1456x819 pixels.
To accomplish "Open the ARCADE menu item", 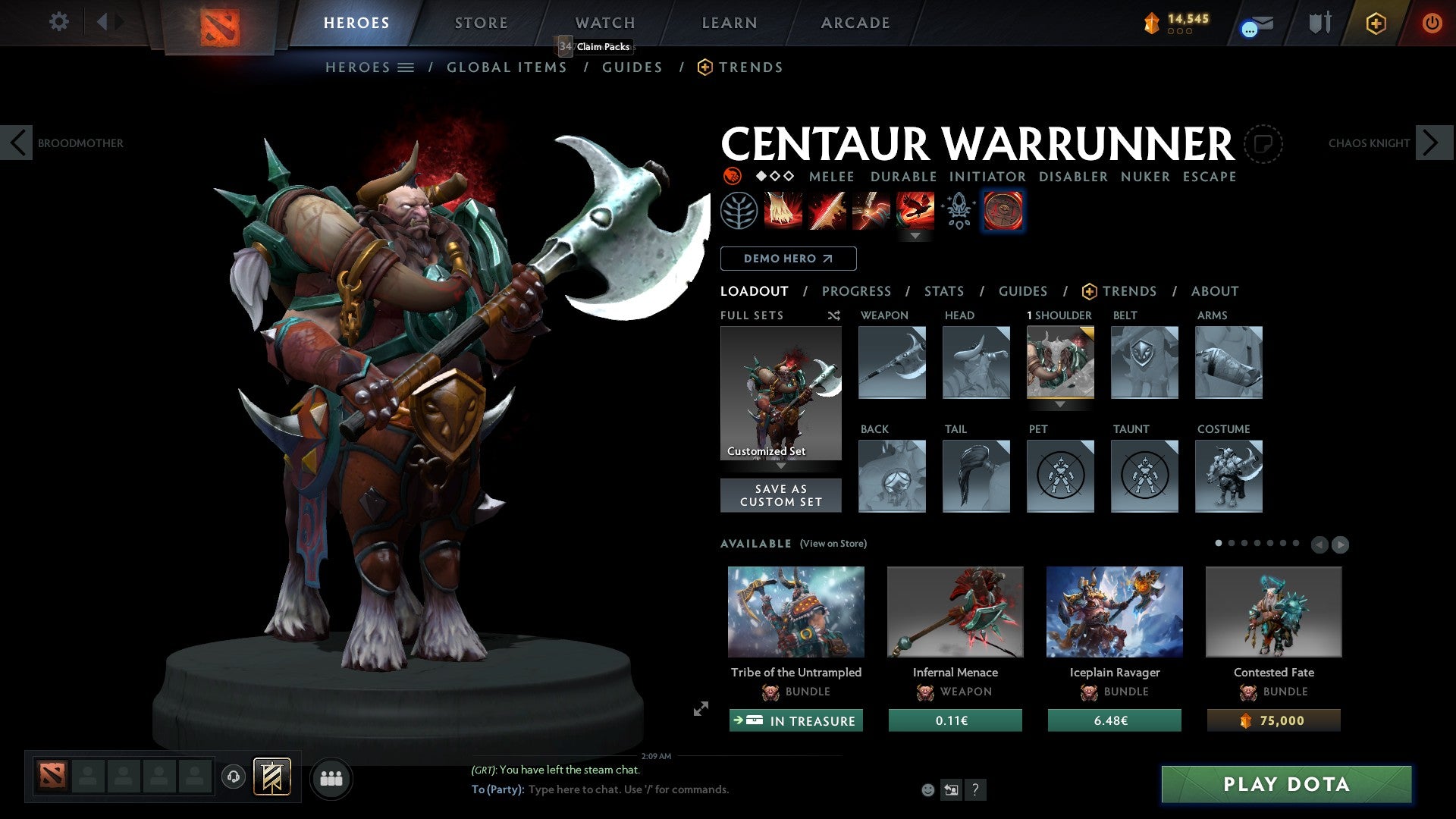I will click(855, 22).
